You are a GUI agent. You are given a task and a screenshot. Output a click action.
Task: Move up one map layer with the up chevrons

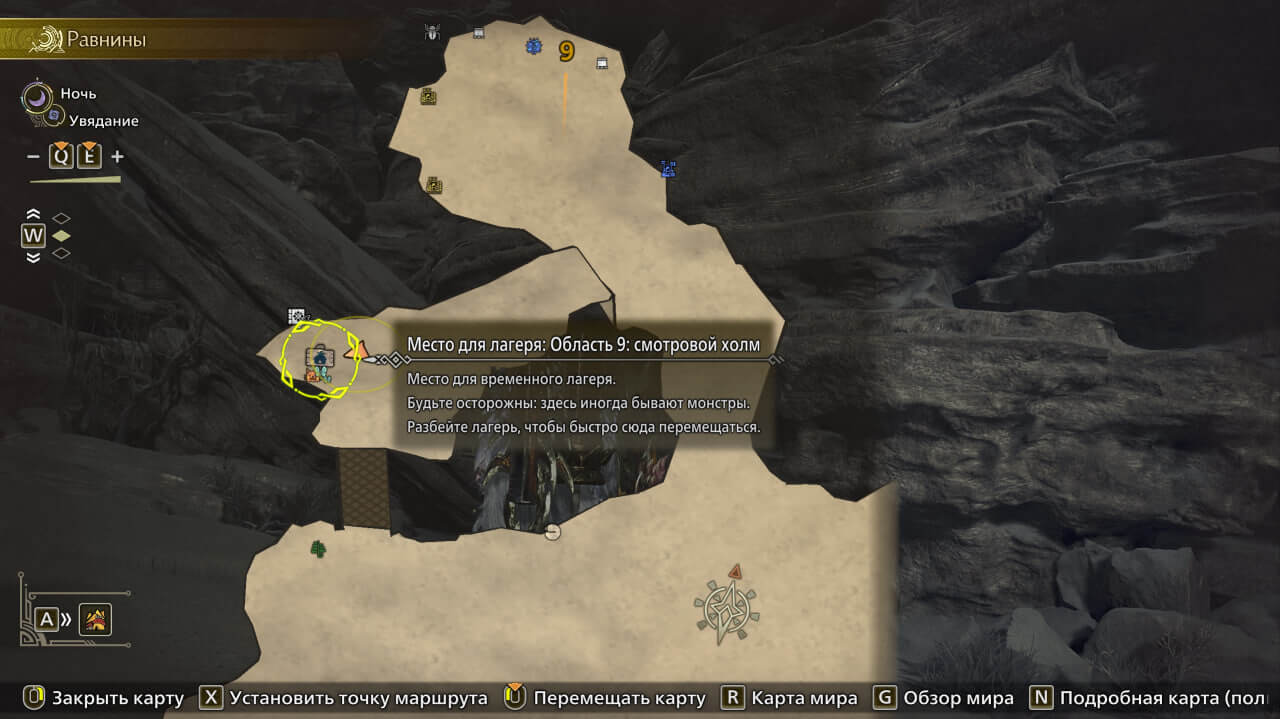click(33, 215)
